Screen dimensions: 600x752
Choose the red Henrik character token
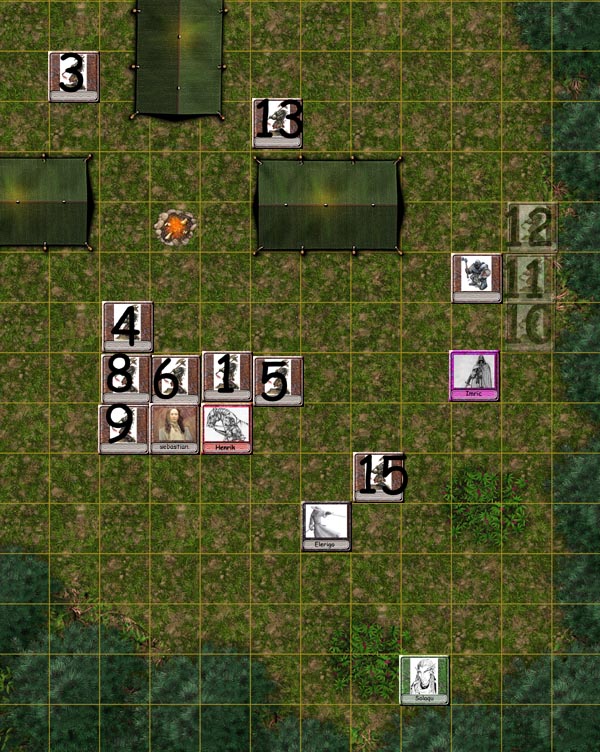[x=227, y=429]
